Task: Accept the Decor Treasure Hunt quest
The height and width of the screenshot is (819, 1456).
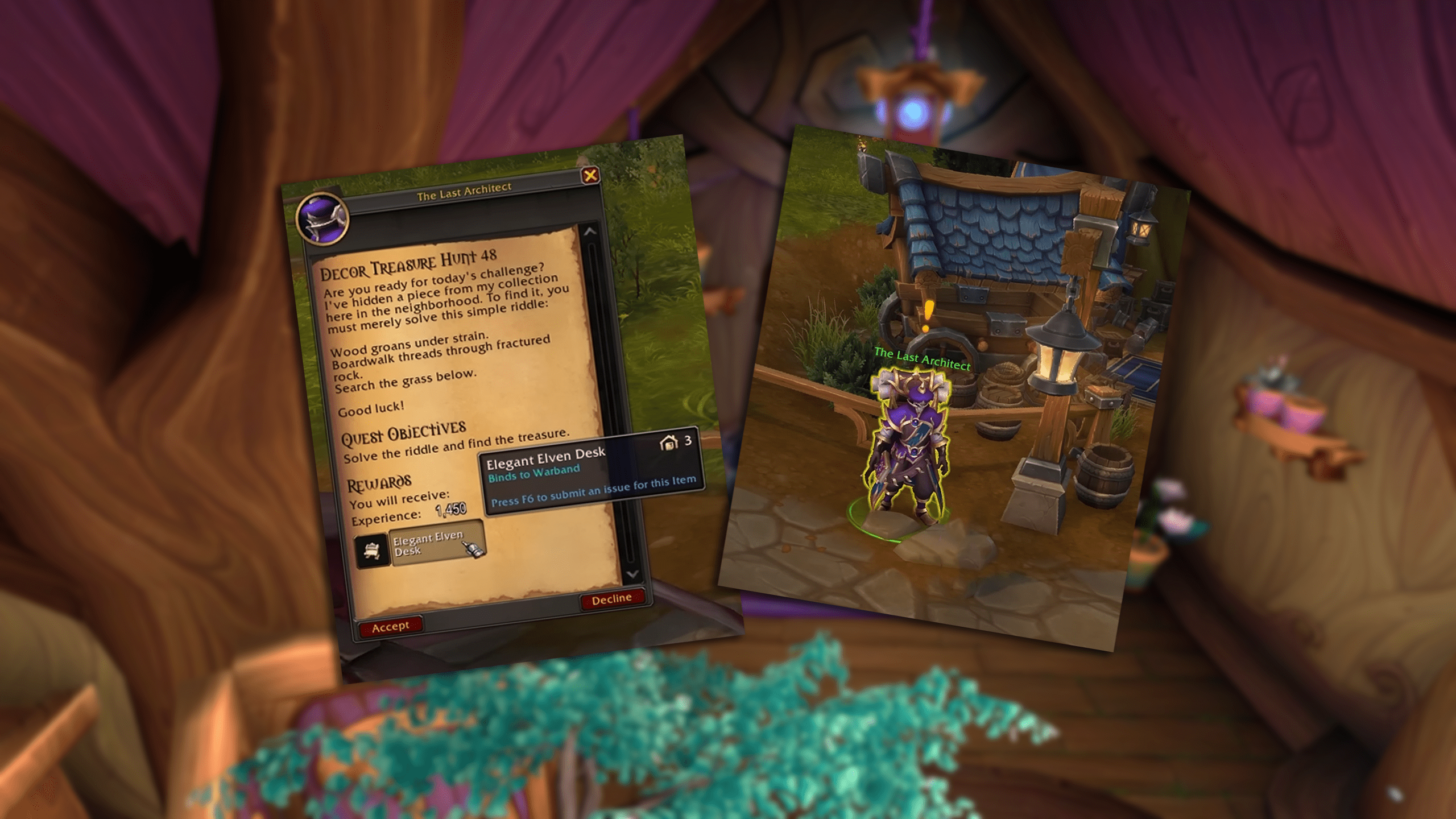Action: (x=390, y=626)
